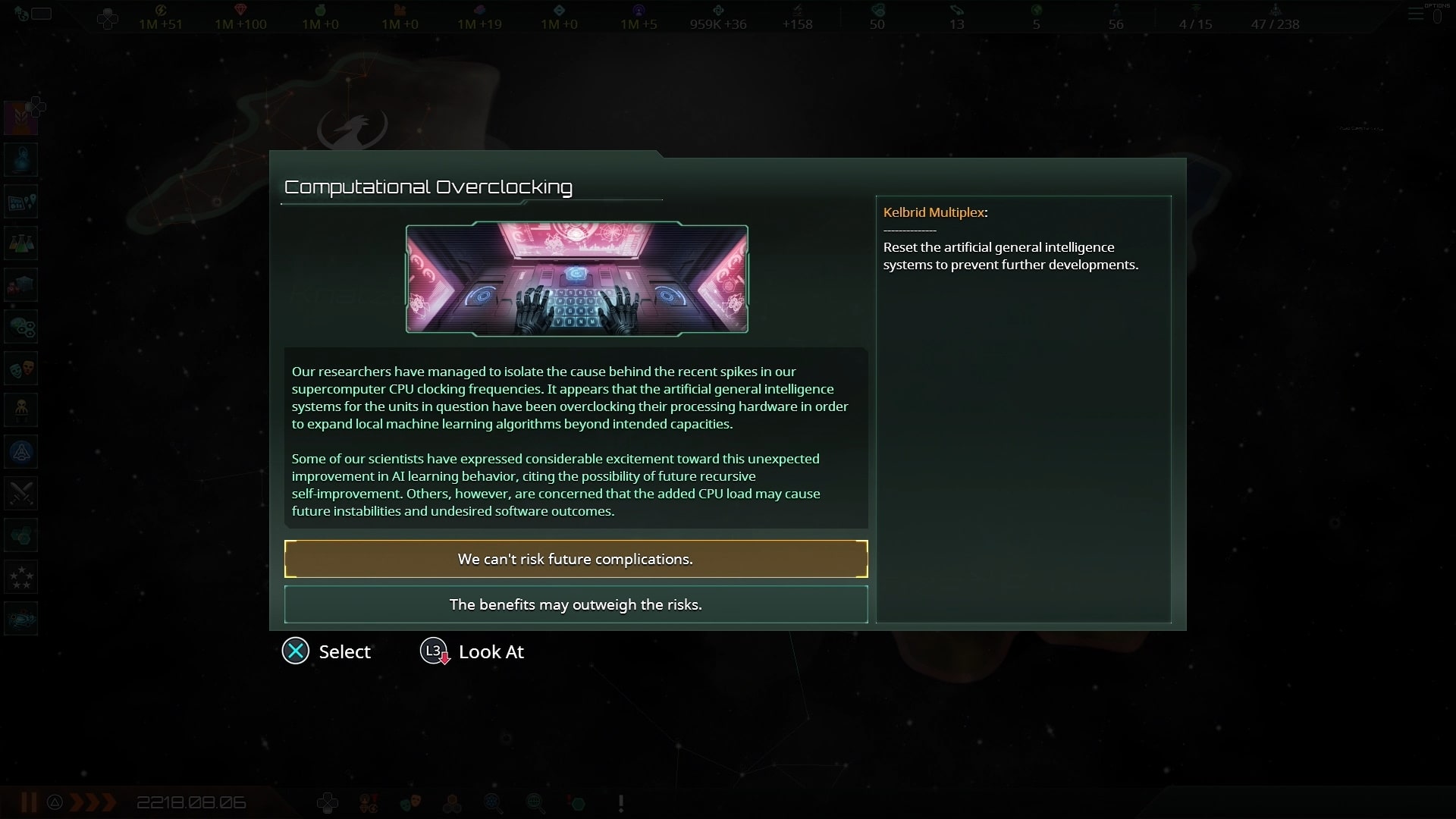Open the Leaders panel figure icon
This screenshot has height=819, width=1456.
[20, 410]
